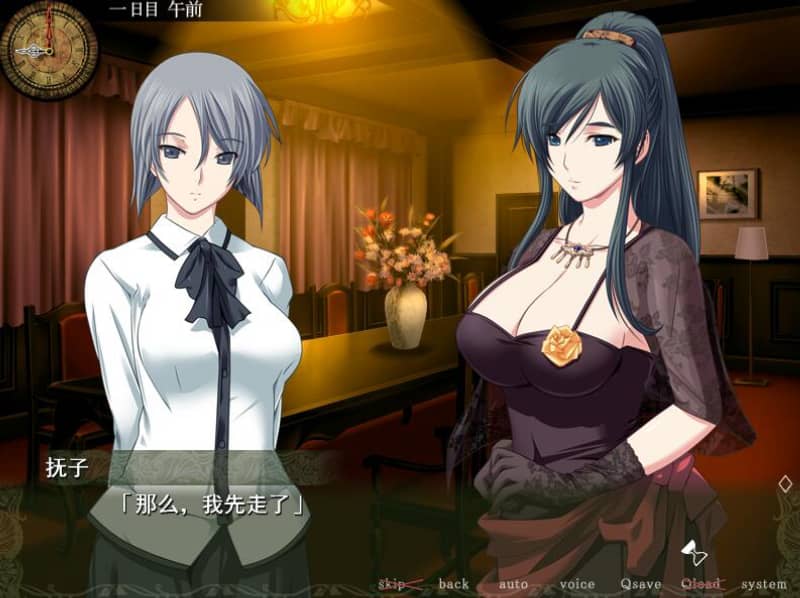
Task: Open the system menu
Action: point(764,584)
